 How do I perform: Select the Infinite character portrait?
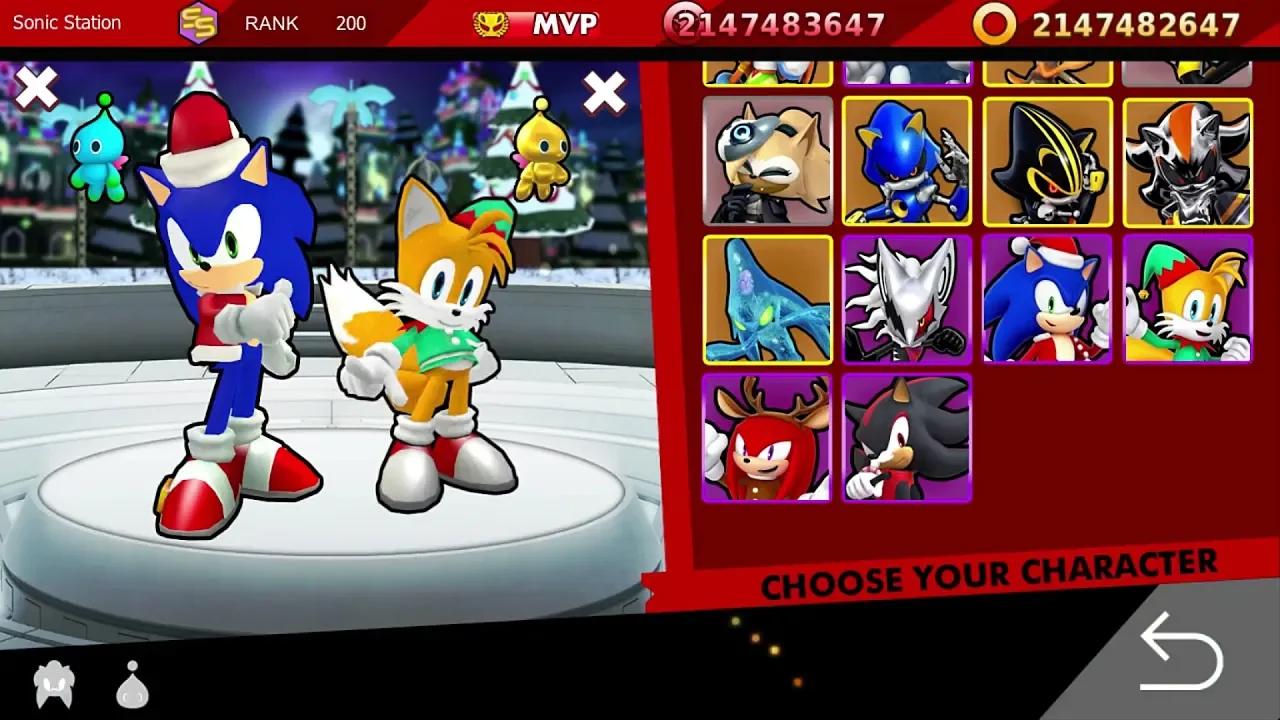click(x=906, y=299)
